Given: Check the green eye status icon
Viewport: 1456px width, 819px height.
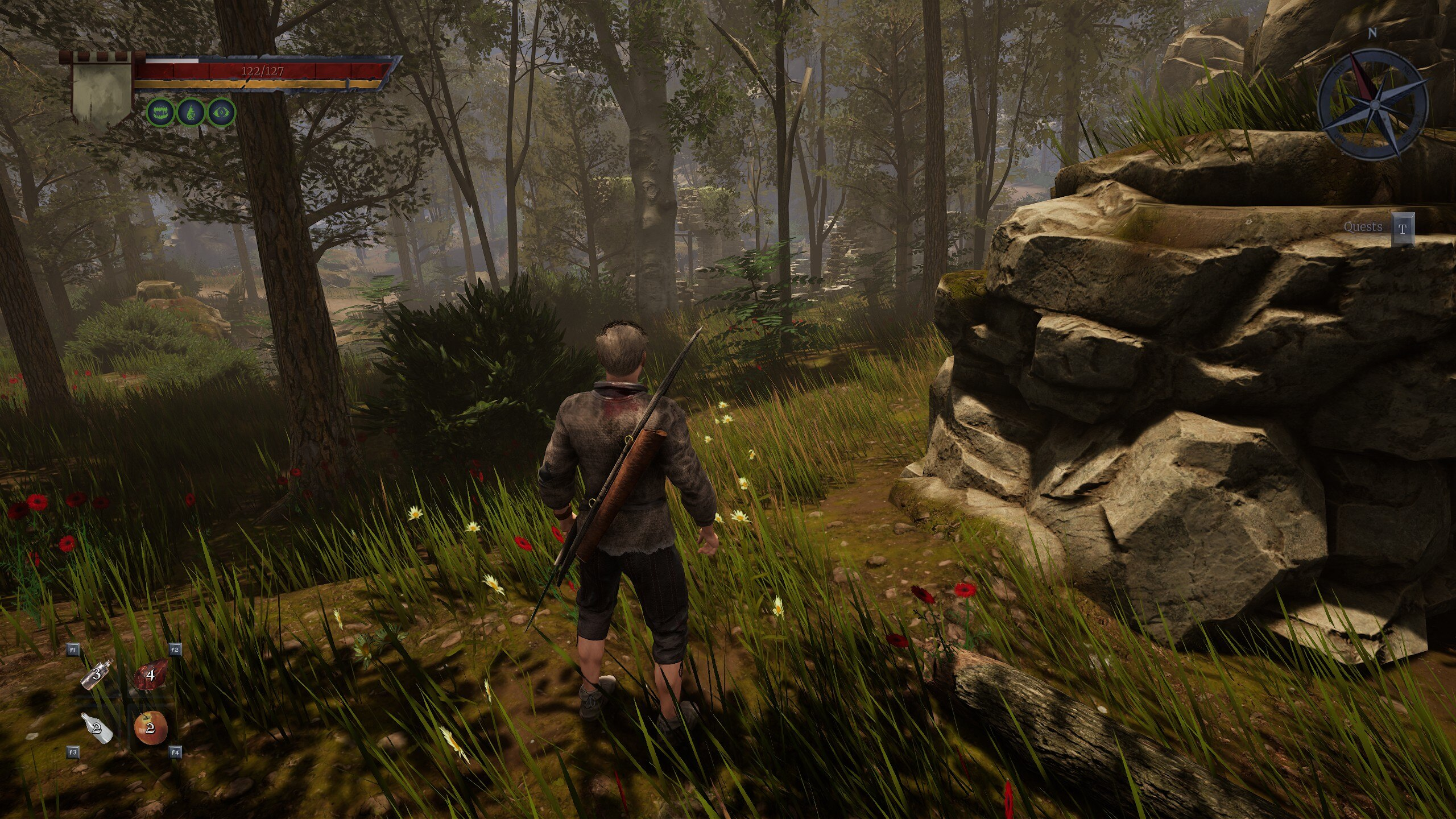Looking at the screenshot, I should (221, 113).
